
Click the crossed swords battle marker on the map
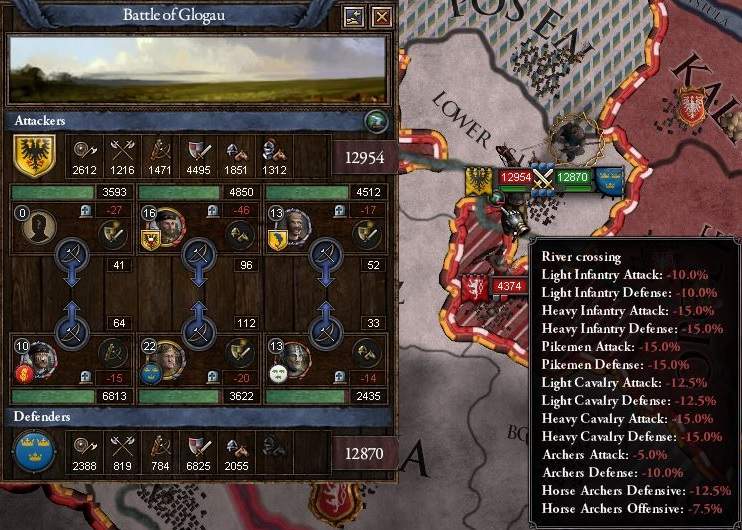543,178
